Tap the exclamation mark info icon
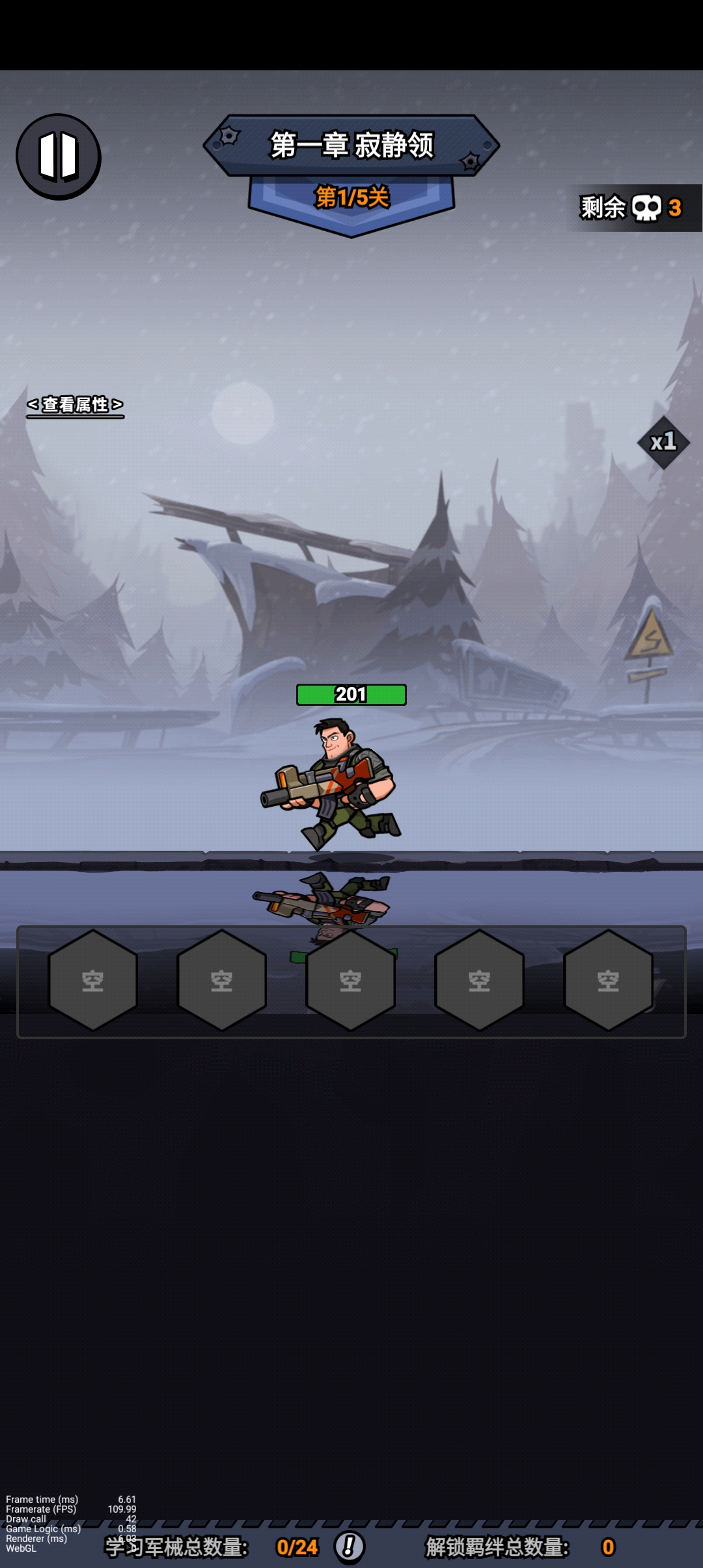Image resolution: width=703 pixels, height=1568 pixels. pos(350,1546)
